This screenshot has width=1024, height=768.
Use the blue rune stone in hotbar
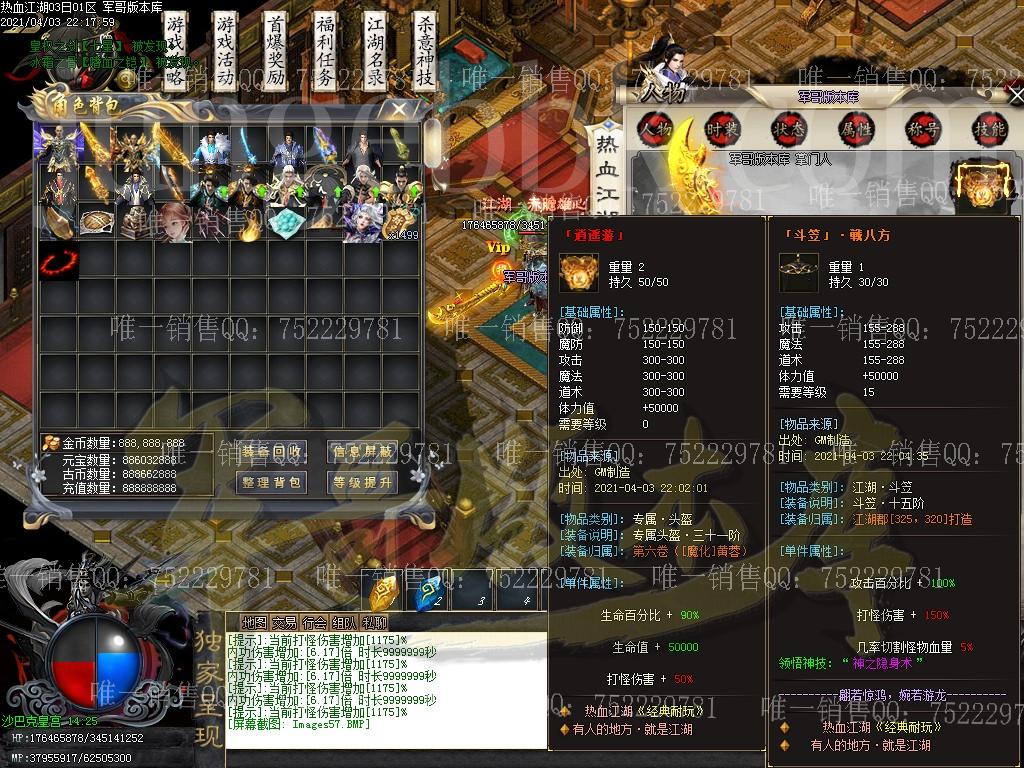point(431,592)
